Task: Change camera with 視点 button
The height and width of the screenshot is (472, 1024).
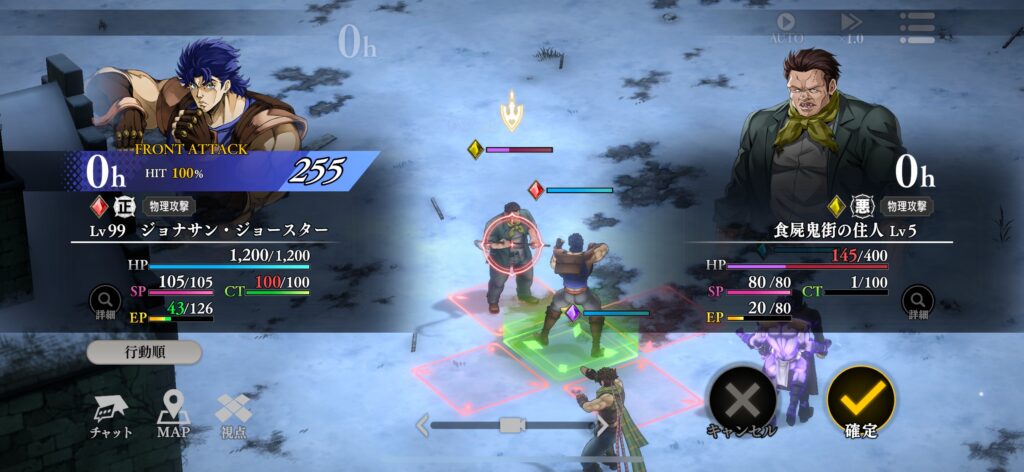Action: click(x=233, y=414)
